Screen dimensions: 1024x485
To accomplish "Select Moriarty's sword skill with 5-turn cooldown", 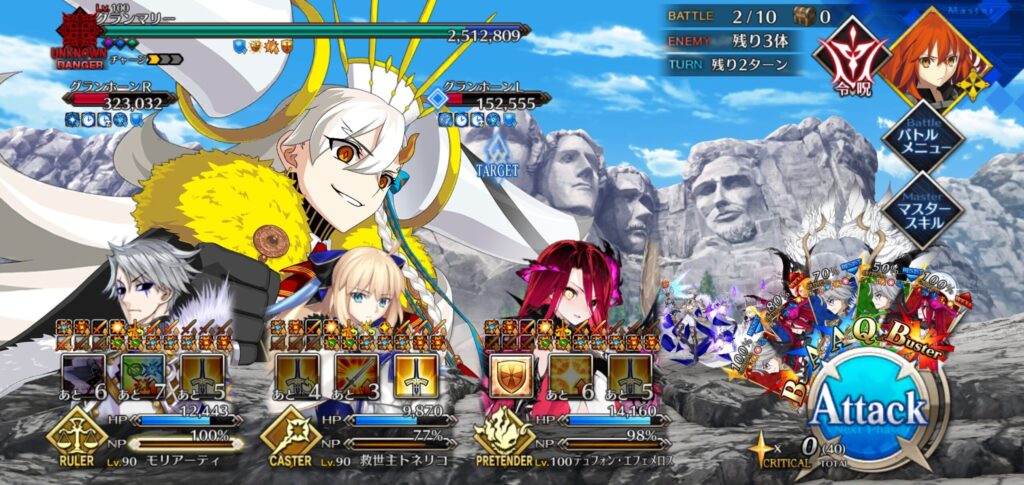I will pos(202,375).
